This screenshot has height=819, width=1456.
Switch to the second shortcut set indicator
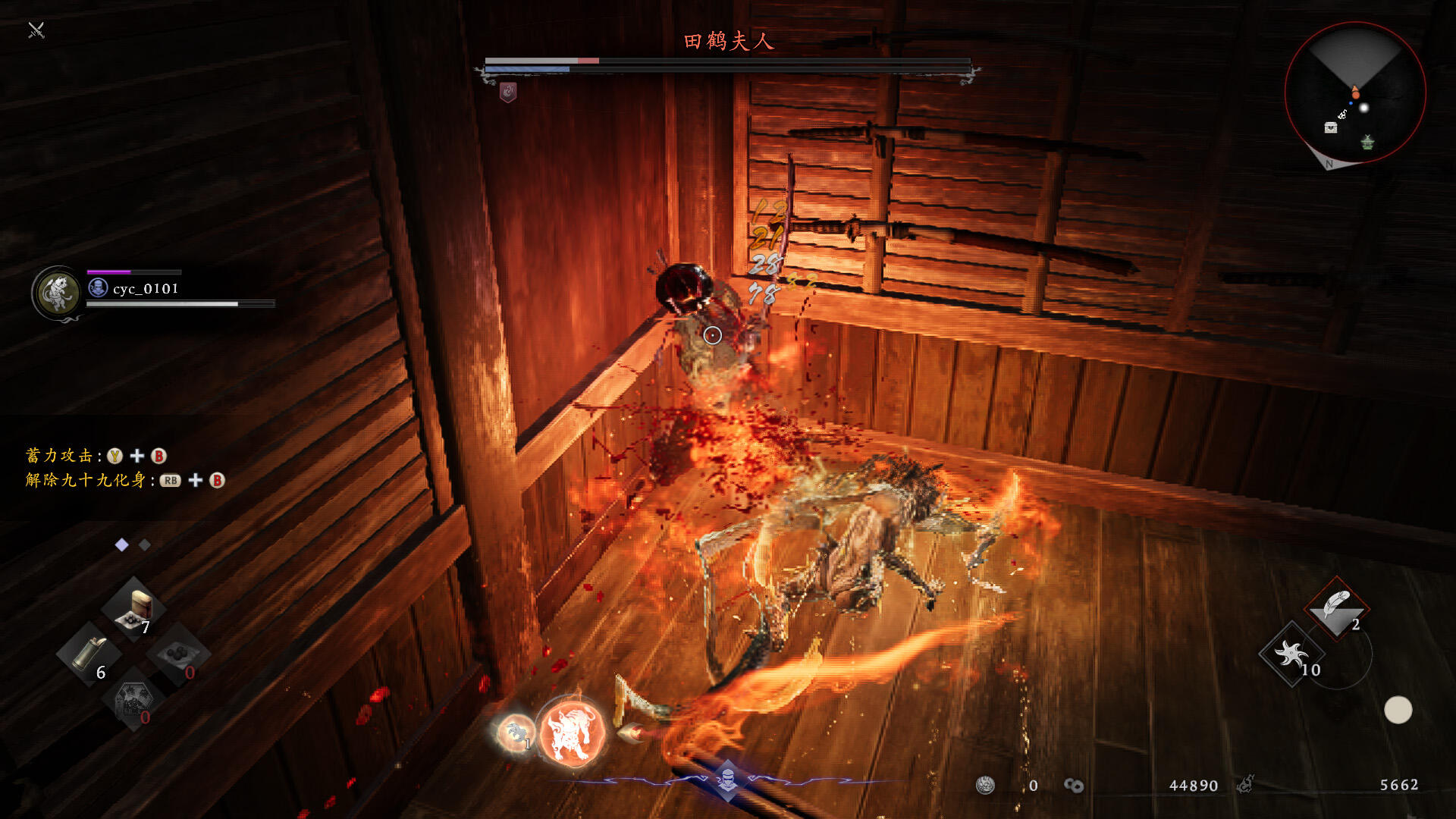(145, 544)
